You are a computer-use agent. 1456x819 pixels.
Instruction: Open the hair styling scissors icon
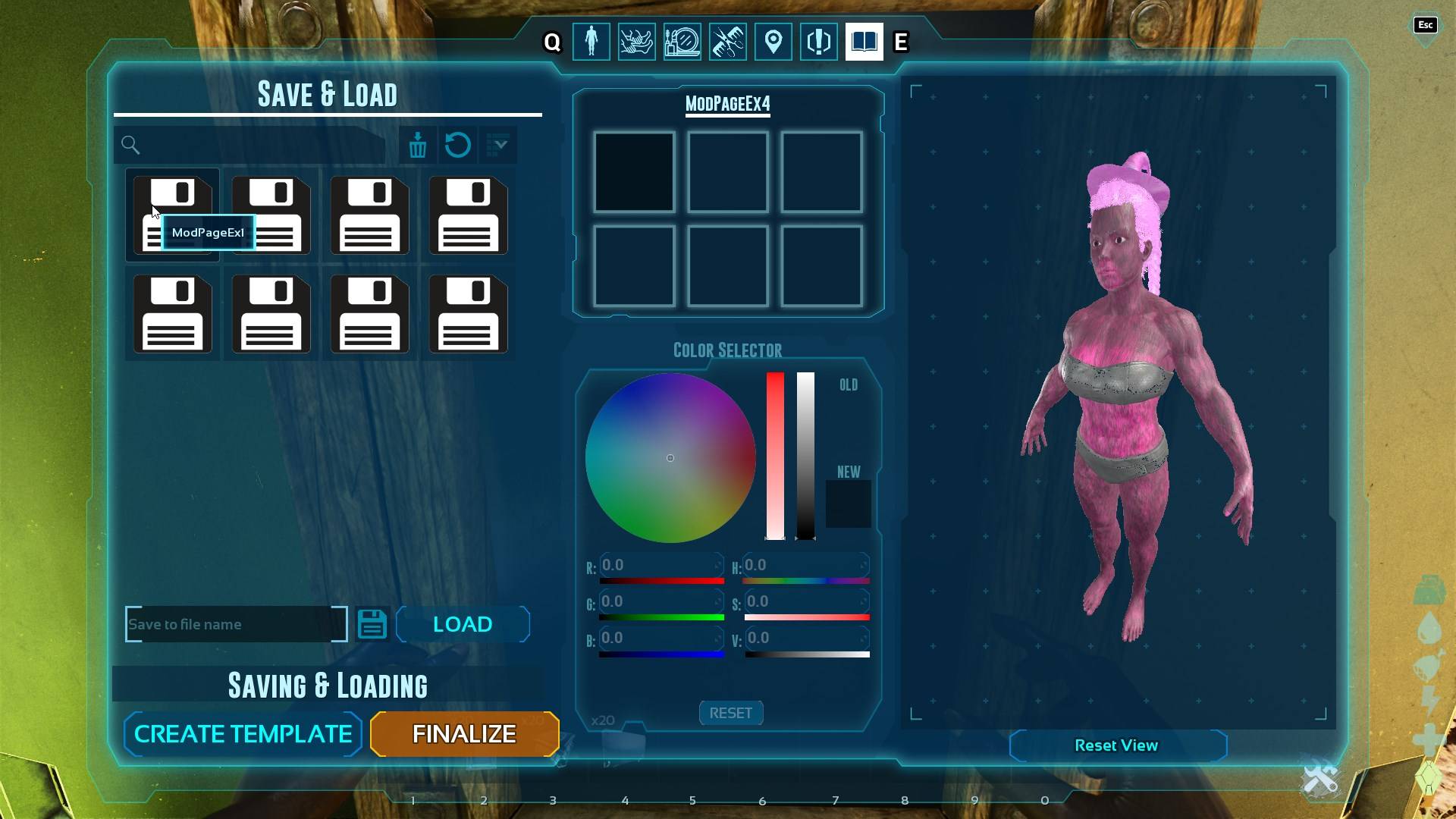click(727, 42)
